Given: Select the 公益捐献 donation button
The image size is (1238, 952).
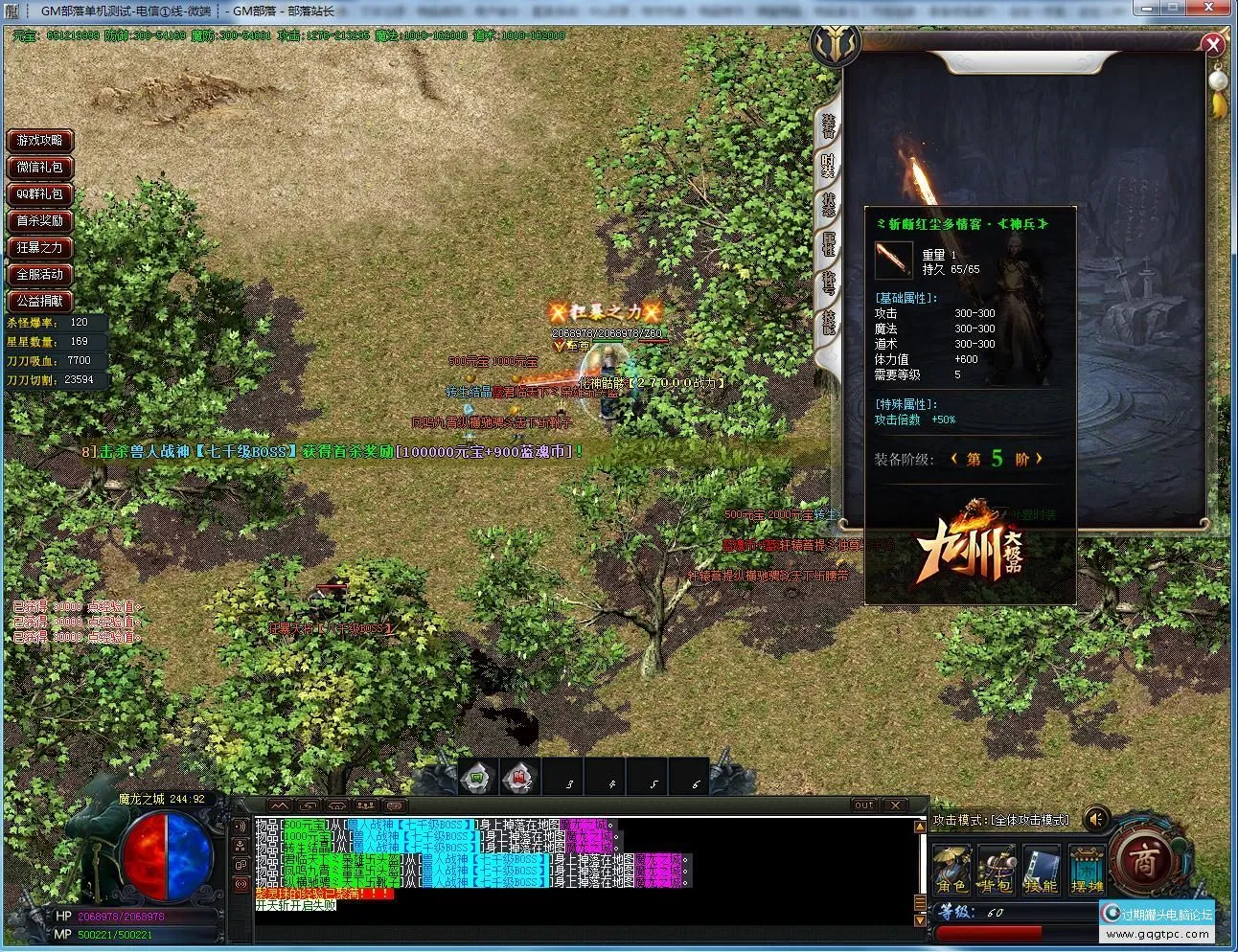Looking at the screenshot, I should pyautogui.click(x=40, y=302).
